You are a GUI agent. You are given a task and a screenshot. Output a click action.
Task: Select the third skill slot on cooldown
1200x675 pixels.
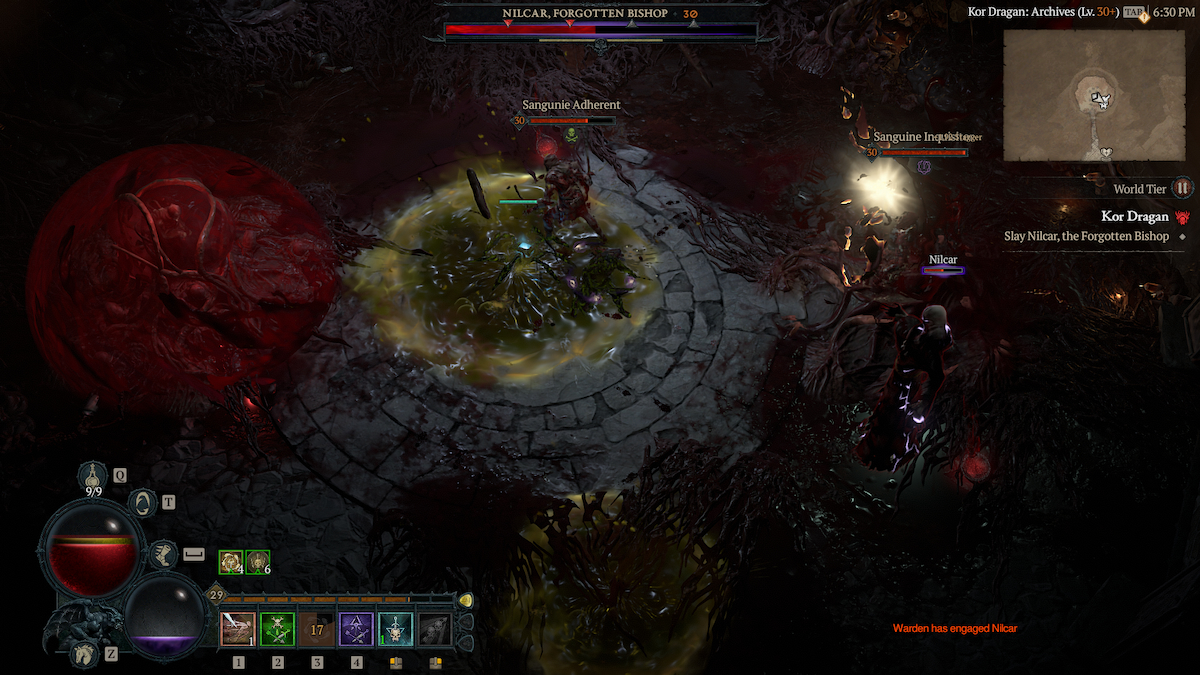pyautogui.click(x=317, y=630)
